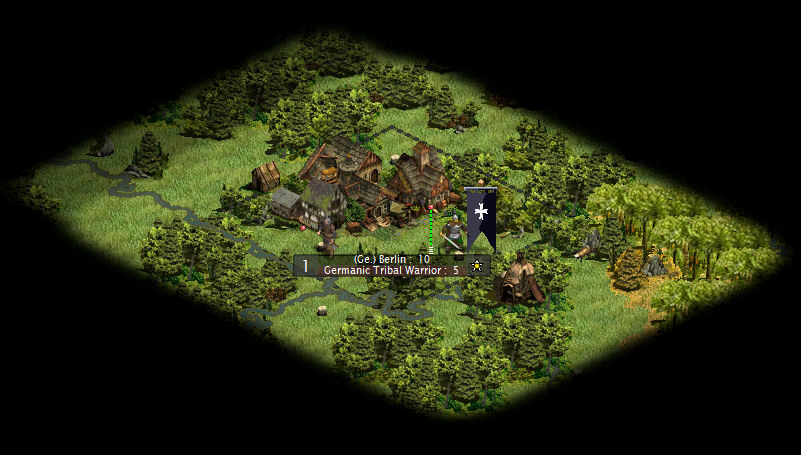This screenshot has width=801, height=455.
Task: Open the Berlin city name banner
Action: [x=391, y=259]
